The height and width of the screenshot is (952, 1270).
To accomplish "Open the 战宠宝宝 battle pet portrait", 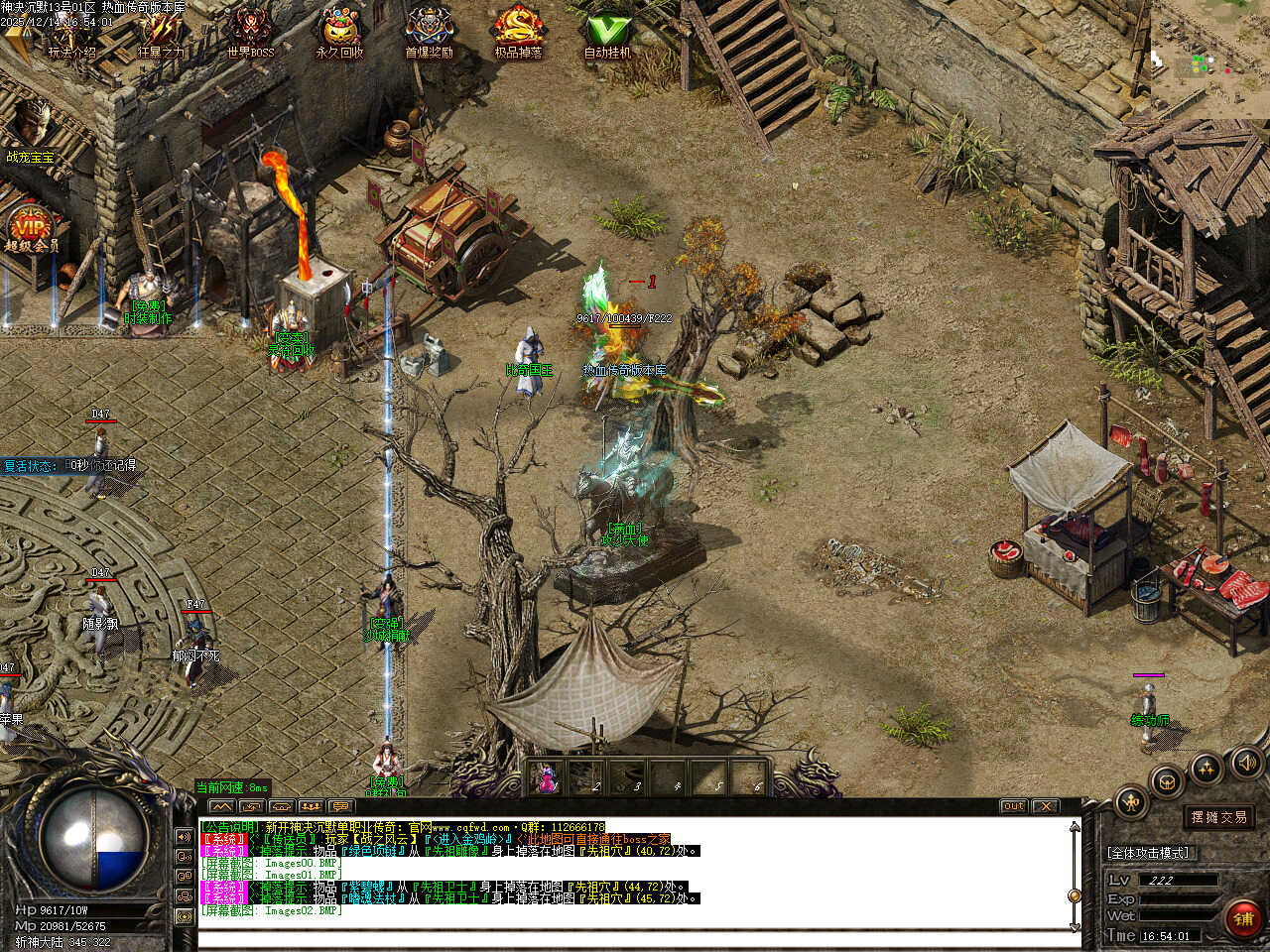I will (x=32, y=127).
